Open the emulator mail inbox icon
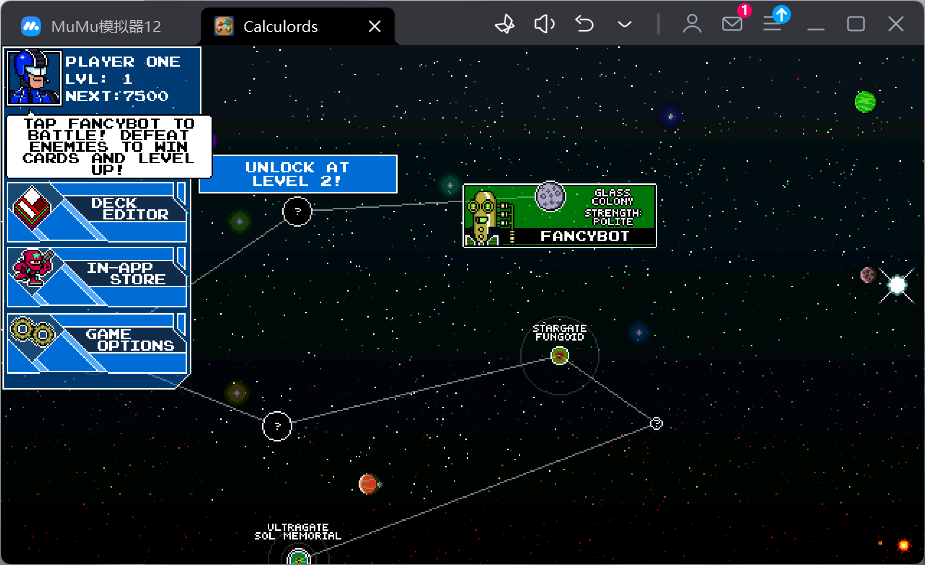The height and width of the screenshot is (565, 925). click(733, 24)
